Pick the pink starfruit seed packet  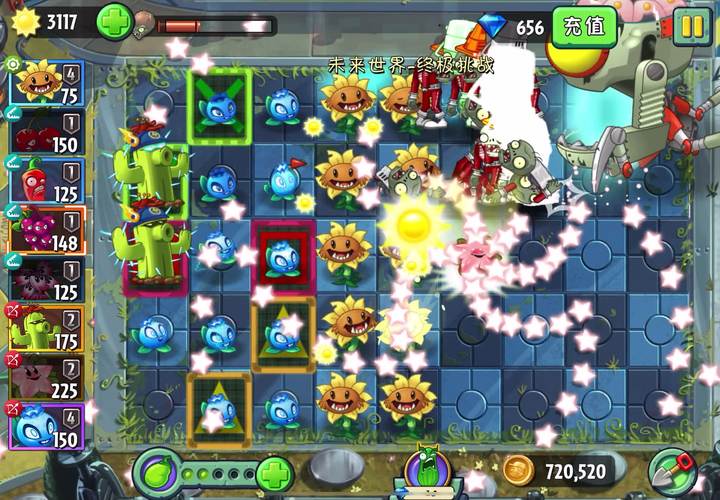pos(45,375)
